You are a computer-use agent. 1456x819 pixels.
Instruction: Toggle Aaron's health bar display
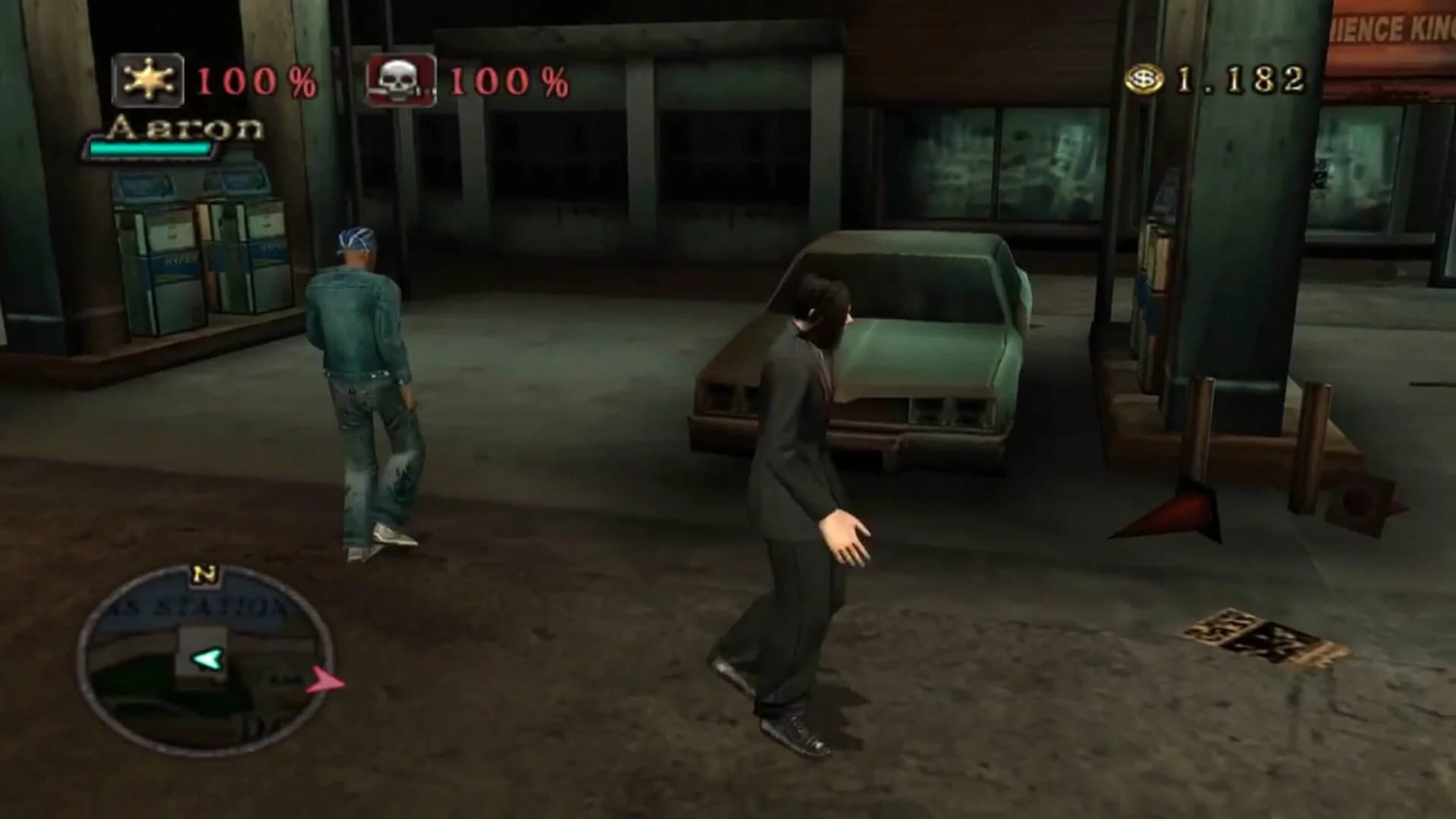[x=152, y=149]
